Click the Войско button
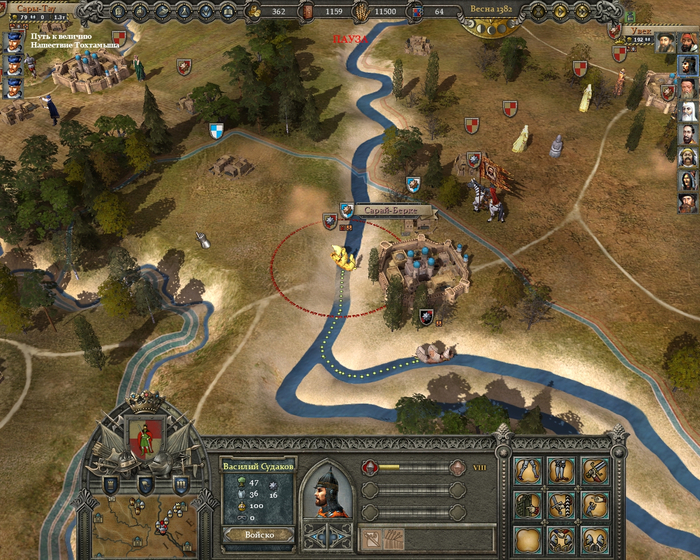 (x=256, y=537)
